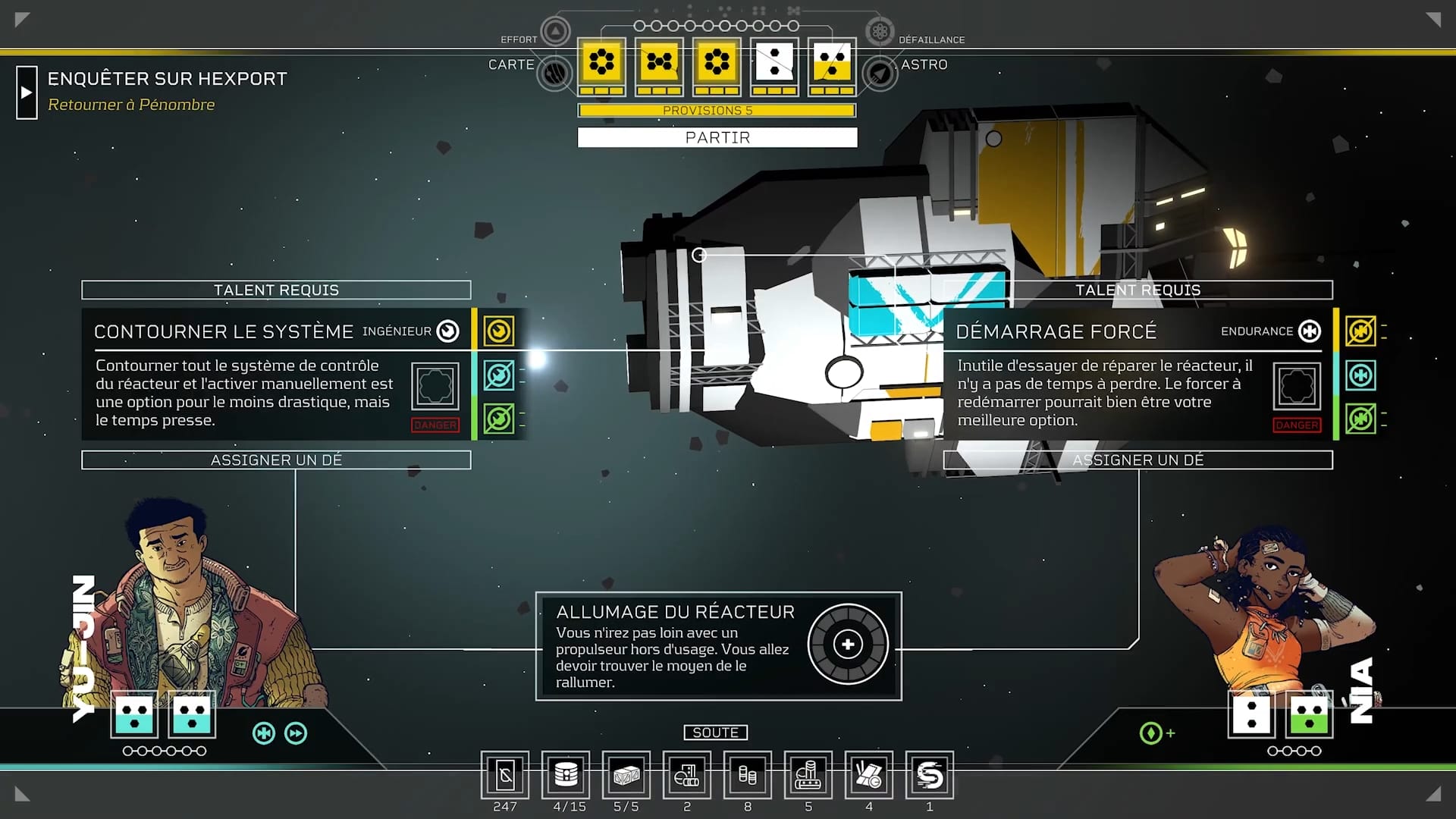Select the EFFORT icon
The image size is (1456, 819).
[x=555, y=31]
